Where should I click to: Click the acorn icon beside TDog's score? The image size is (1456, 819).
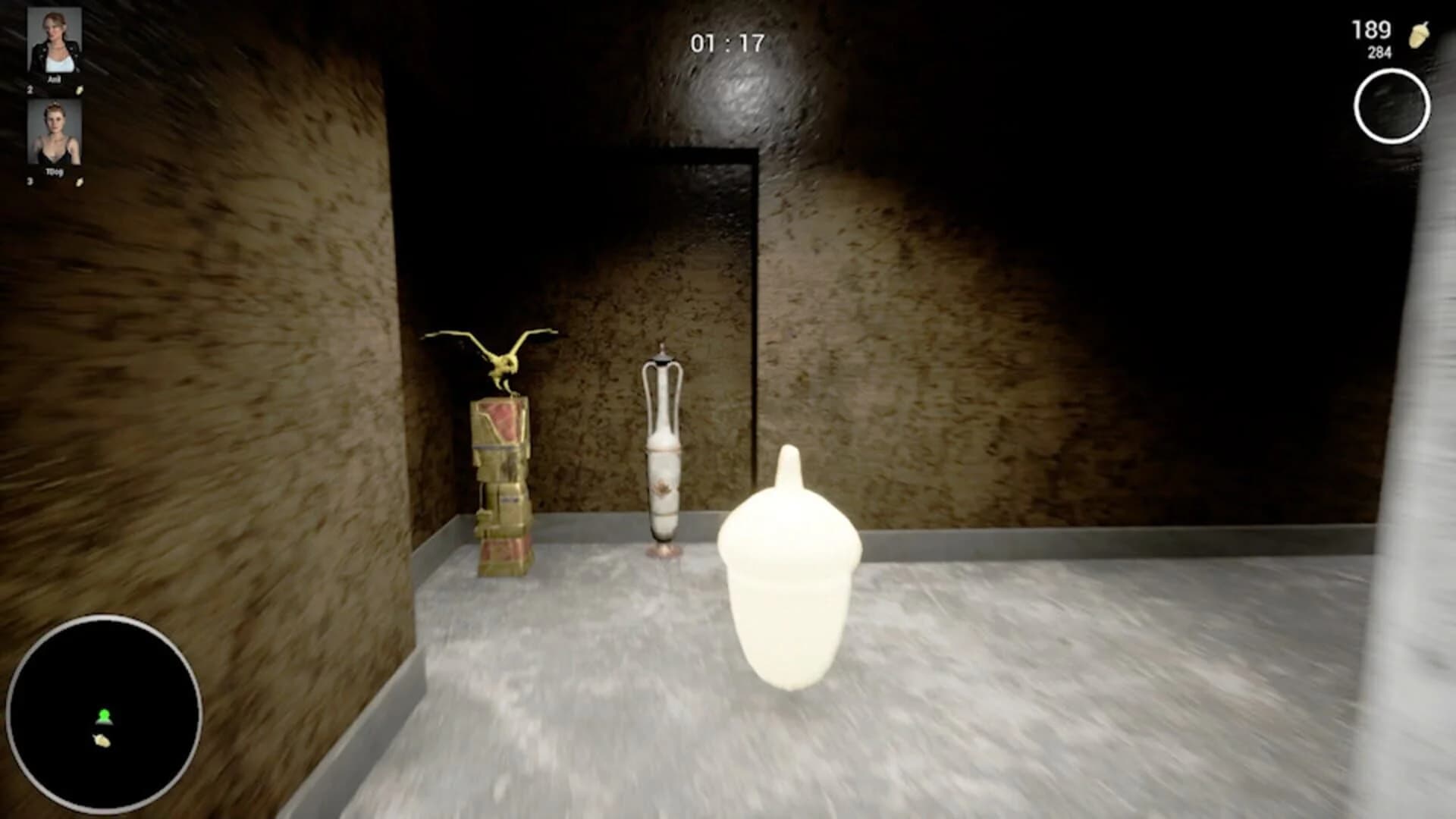click(x=80, y=182)
